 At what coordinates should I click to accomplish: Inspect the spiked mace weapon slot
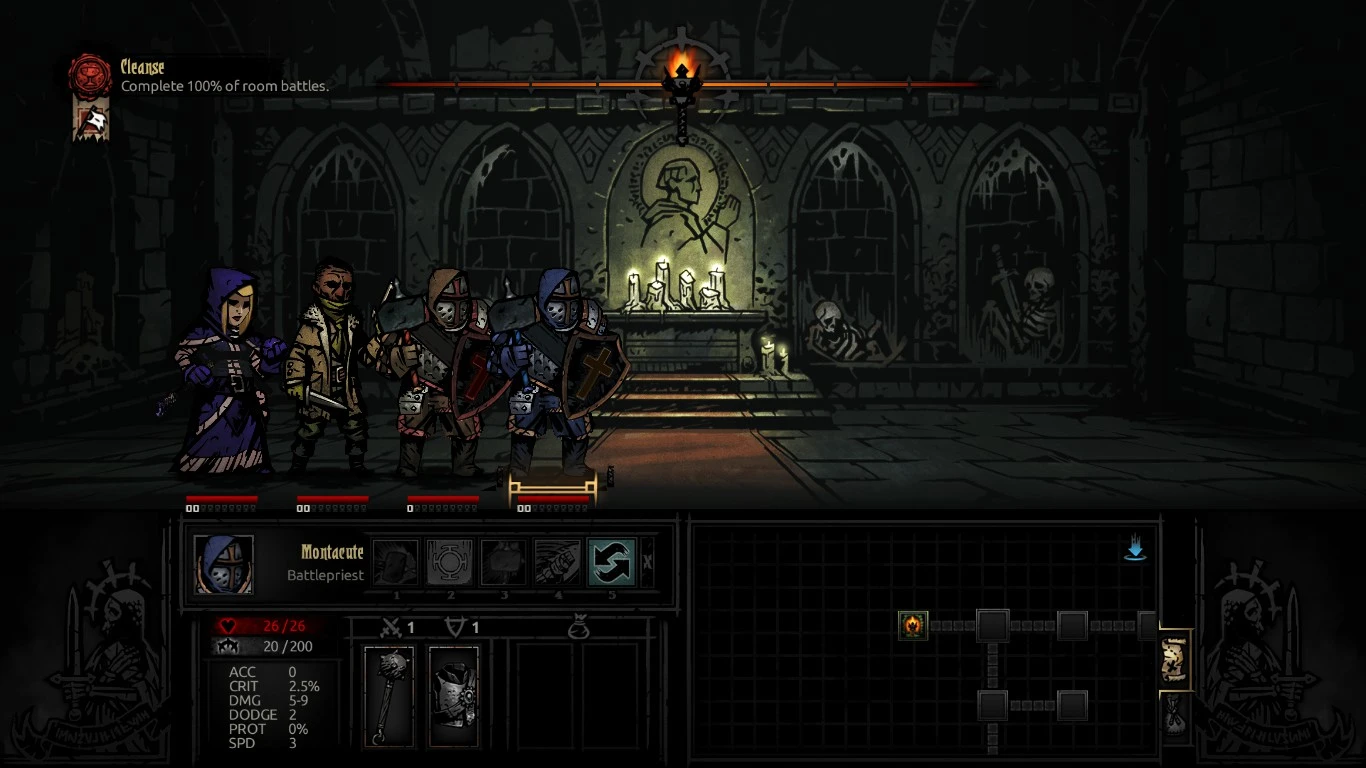pyautogui.click(x=388, y=696)
